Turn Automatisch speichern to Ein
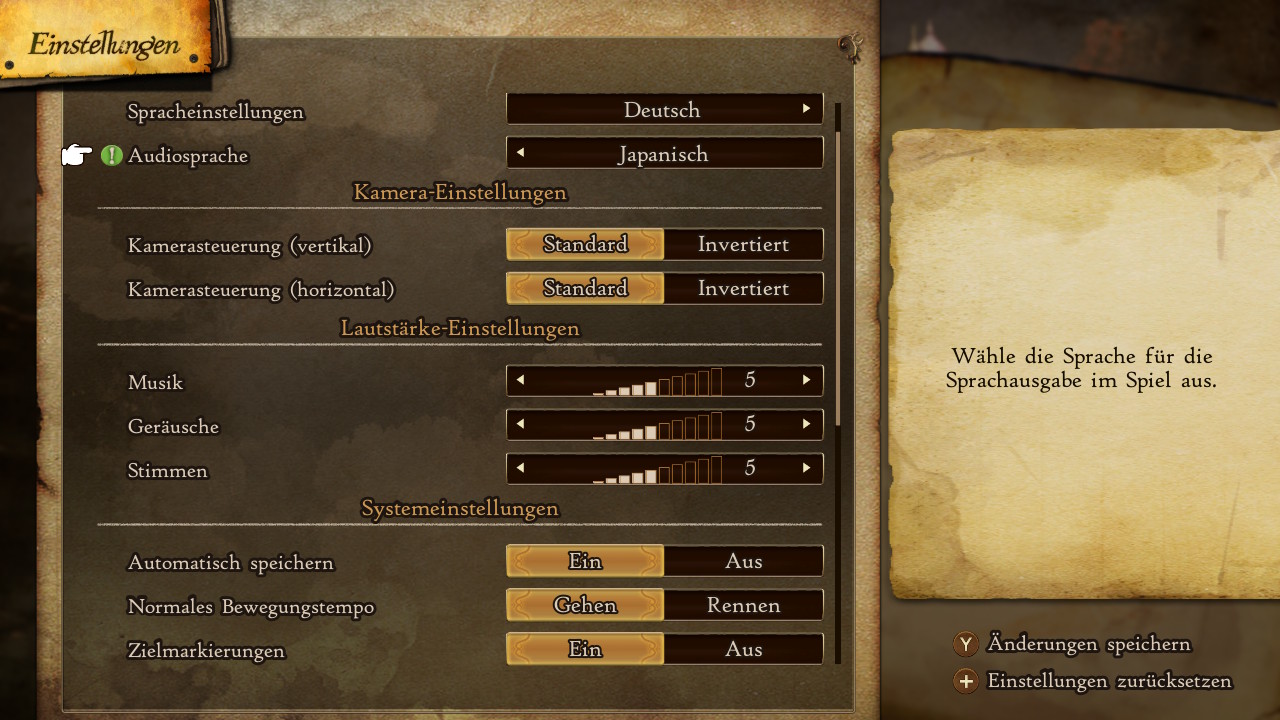This screenshot has width=1280, height=720. tap(585, 561)
